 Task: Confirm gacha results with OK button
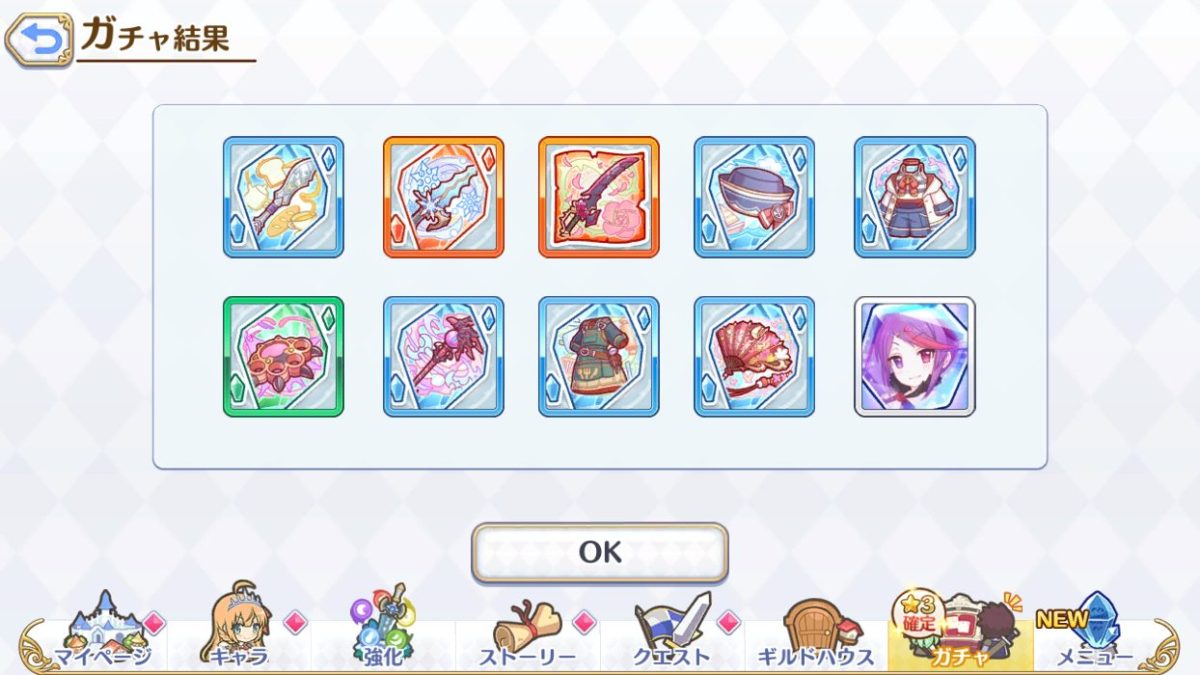[600, 552]
